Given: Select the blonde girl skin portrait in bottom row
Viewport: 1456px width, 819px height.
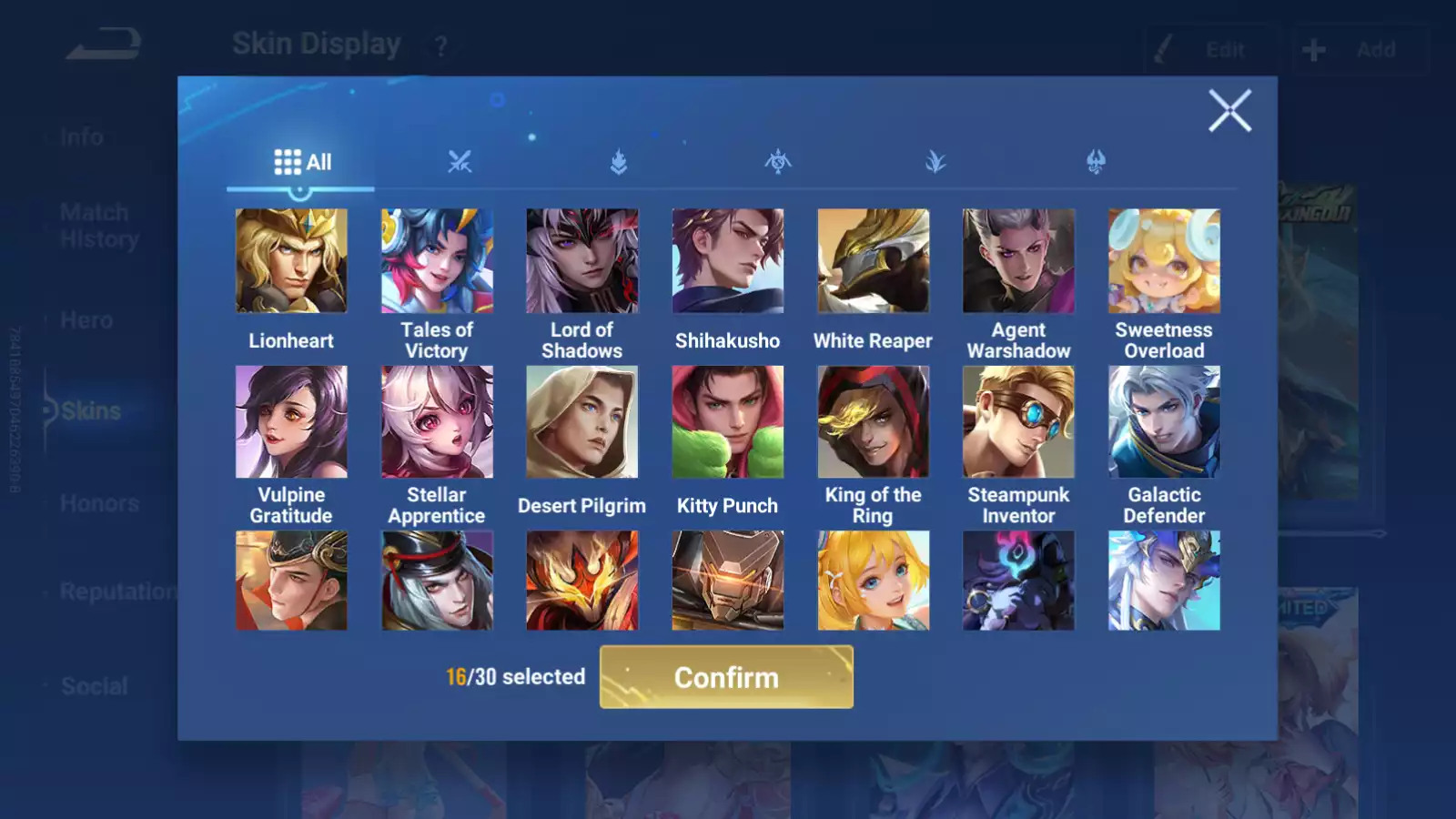Looking at the screenshot, I should point(874,581).
